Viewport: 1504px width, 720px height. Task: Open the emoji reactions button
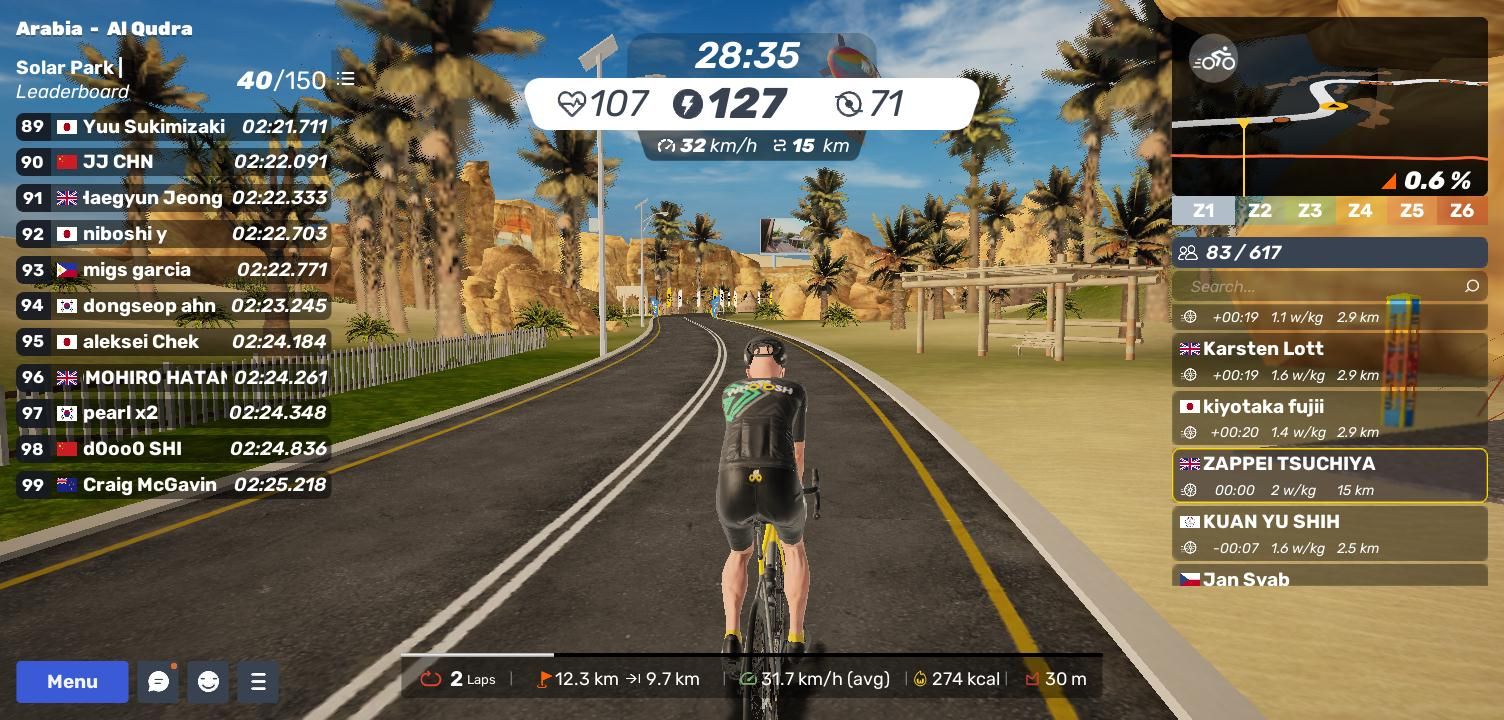(208, 682)
